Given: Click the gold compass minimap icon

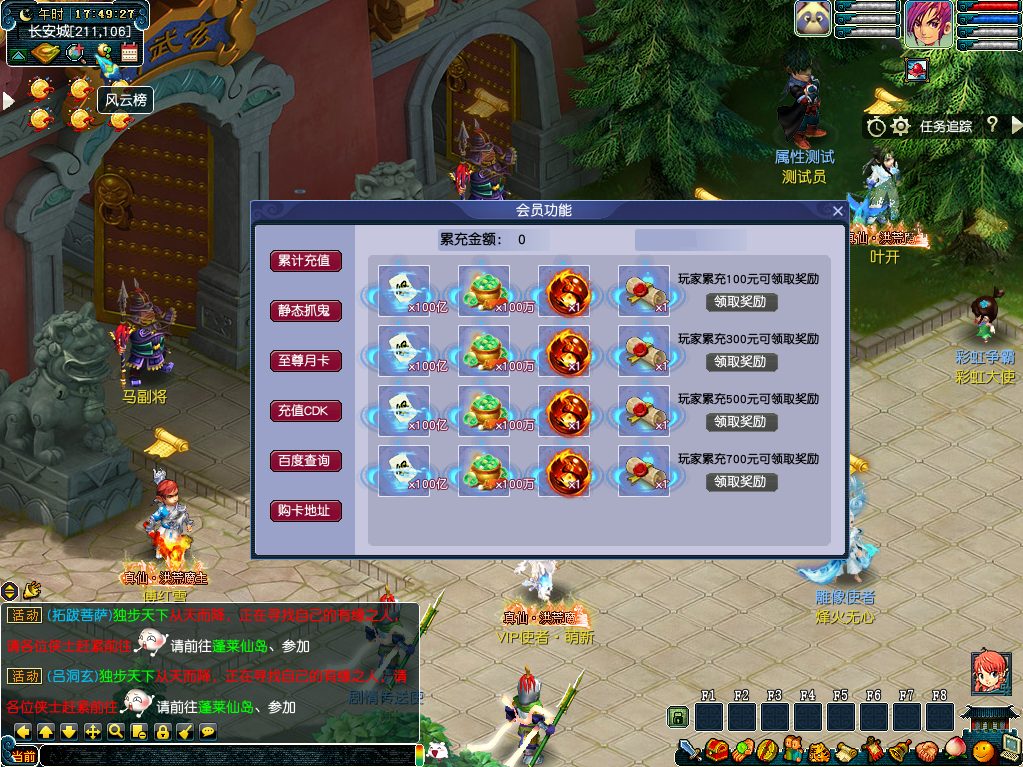Looking at the screenshot, I should (x=46, y=53).
